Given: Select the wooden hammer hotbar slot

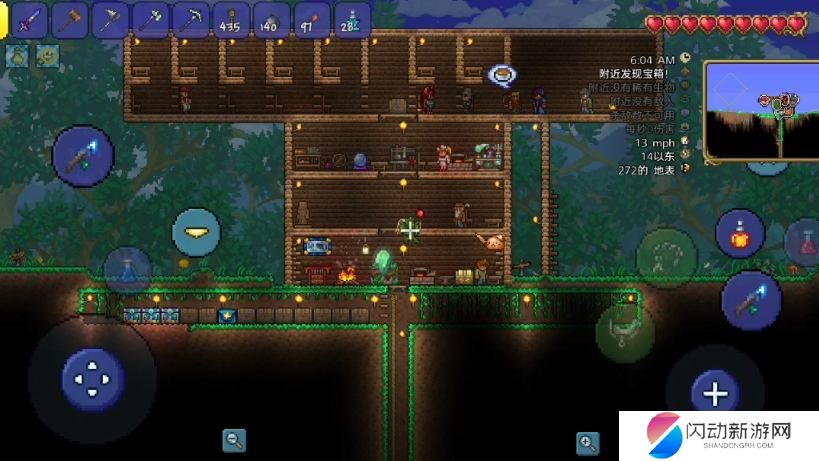Looking at the screenshot, I should point(70,19).
